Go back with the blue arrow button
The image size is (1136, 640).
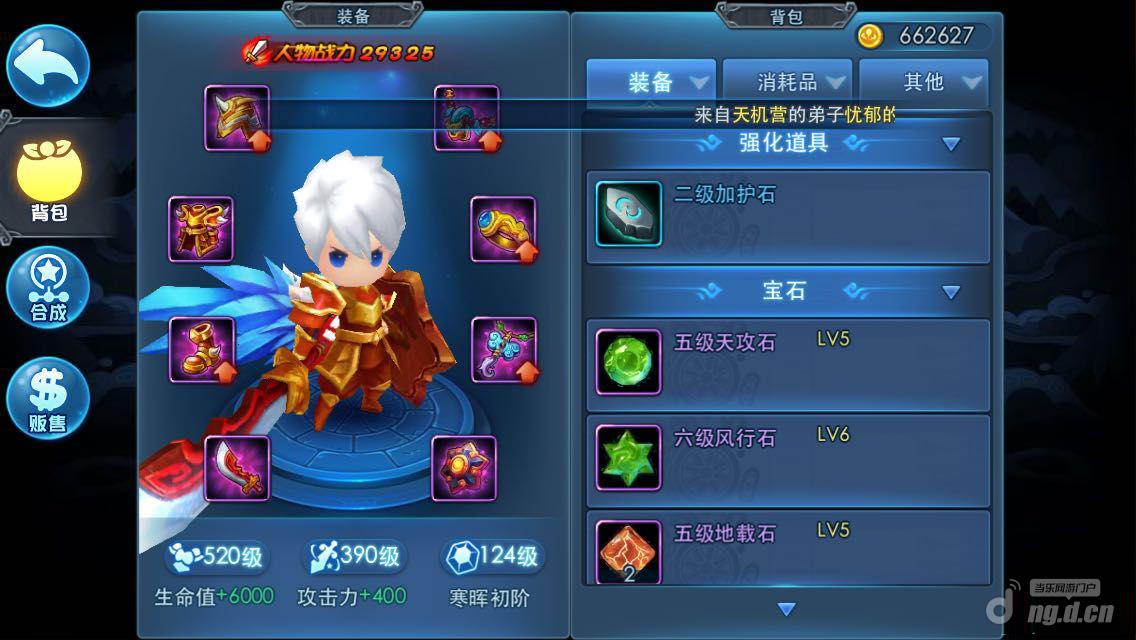48,64
